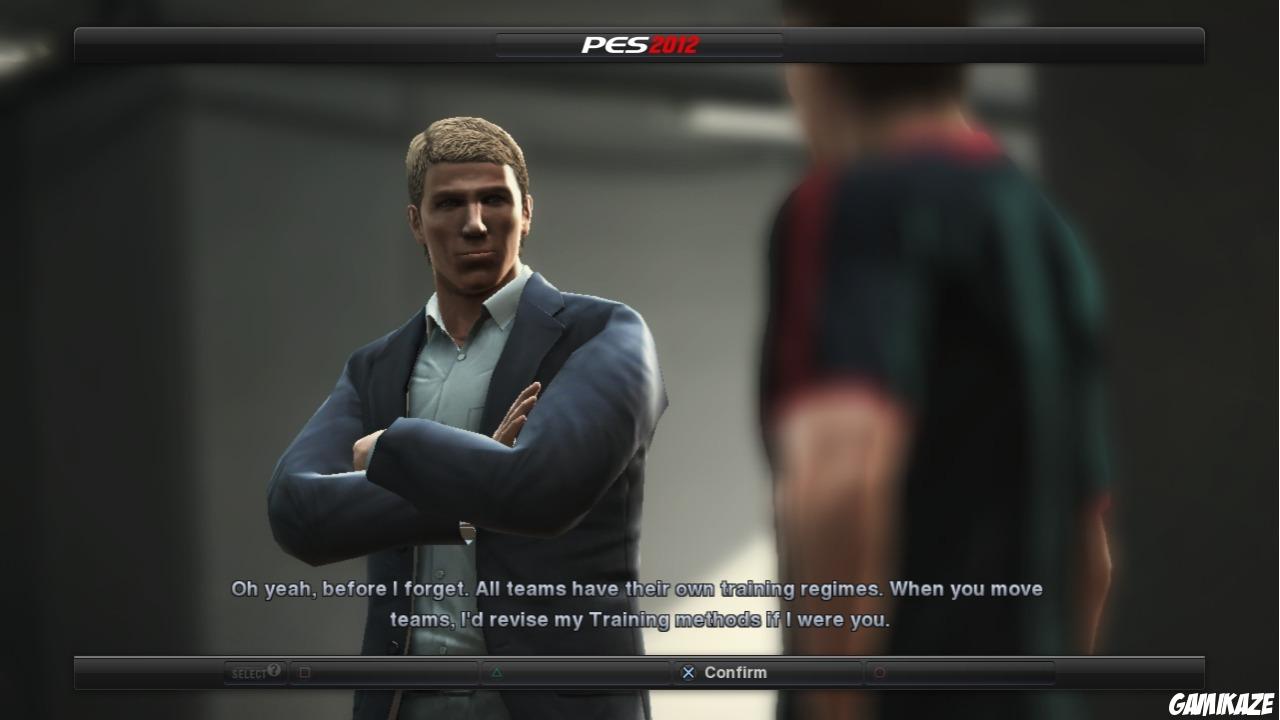Screen dimensions: 1280x720
Task: Click the blue X PlayStation symbol
Action: pyautogui.click(x=686, y=672)
